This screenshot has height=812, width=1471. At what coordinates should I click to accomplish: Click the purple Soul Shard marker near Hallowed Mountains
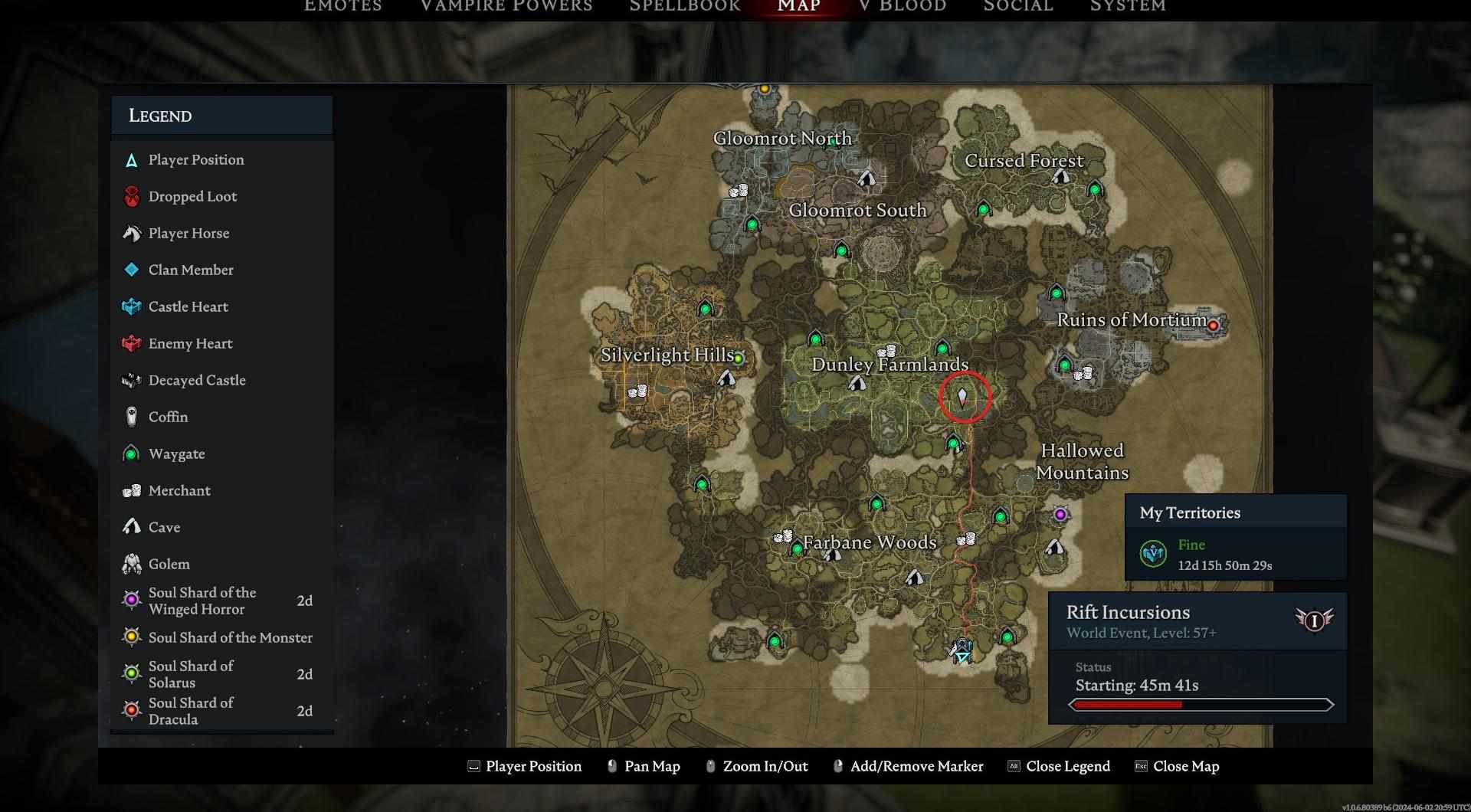1060,515
